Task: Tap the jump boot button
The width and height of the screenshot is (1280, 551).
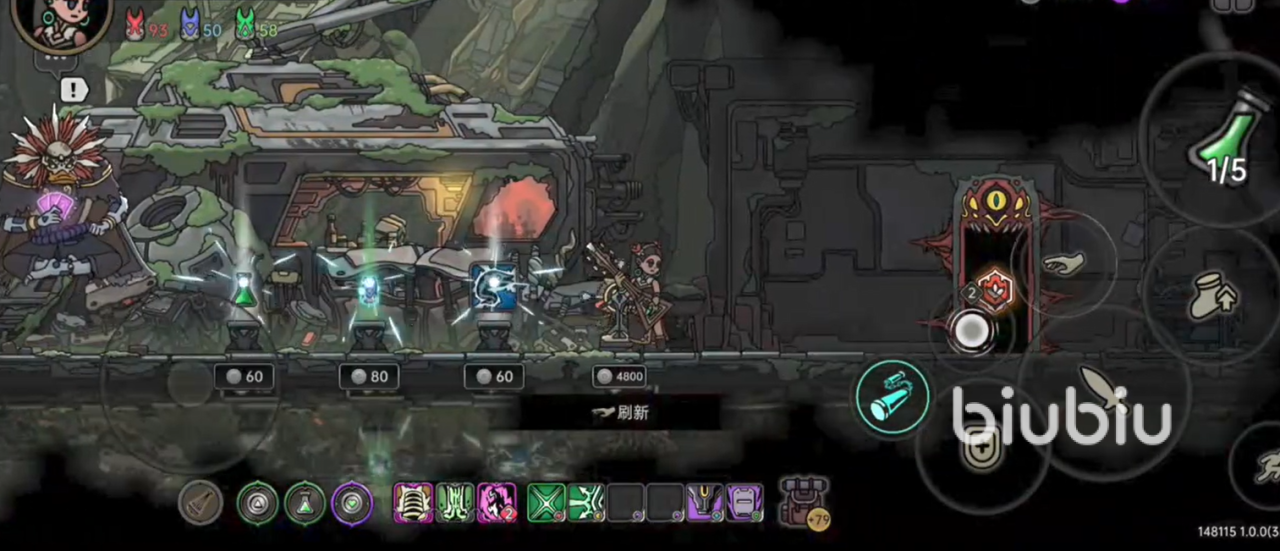Action: coord(1212,295)
